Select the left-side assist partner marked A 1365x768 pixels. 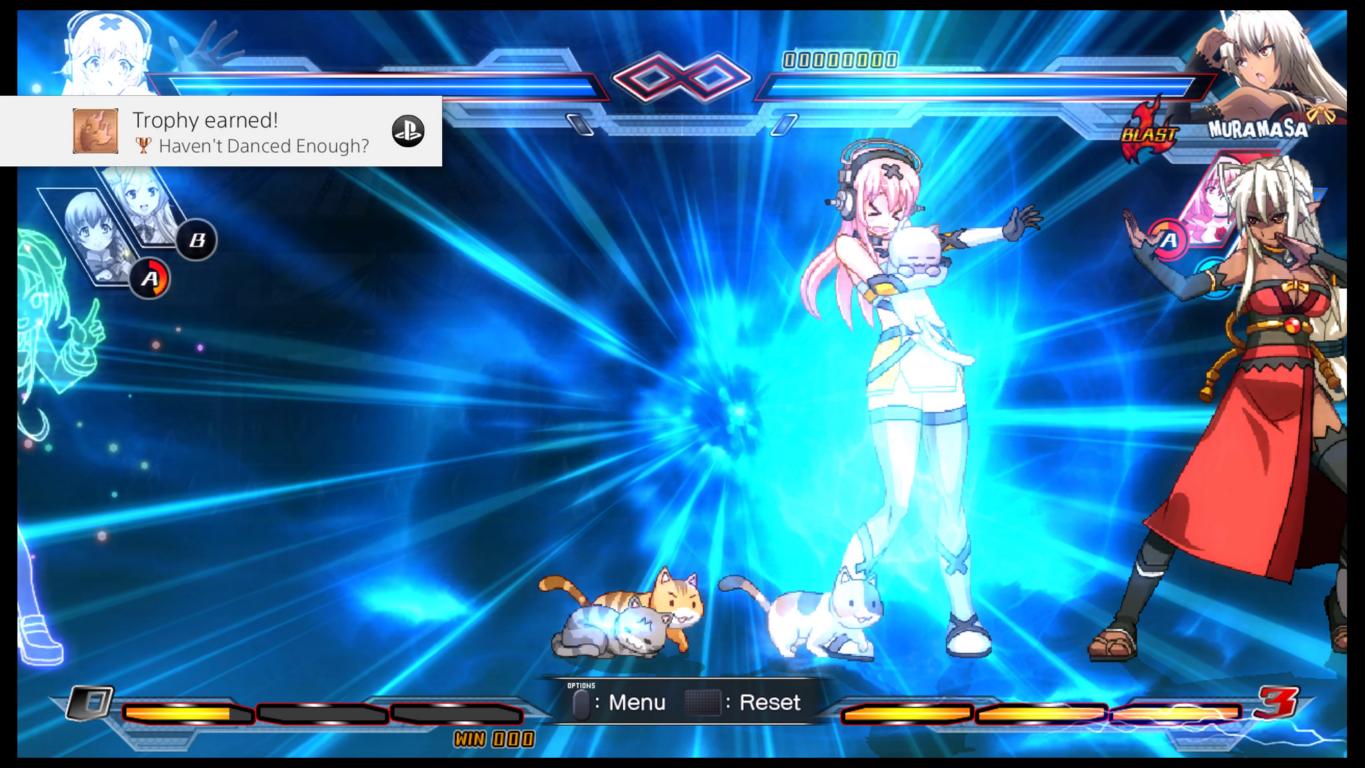coord(97,238)
